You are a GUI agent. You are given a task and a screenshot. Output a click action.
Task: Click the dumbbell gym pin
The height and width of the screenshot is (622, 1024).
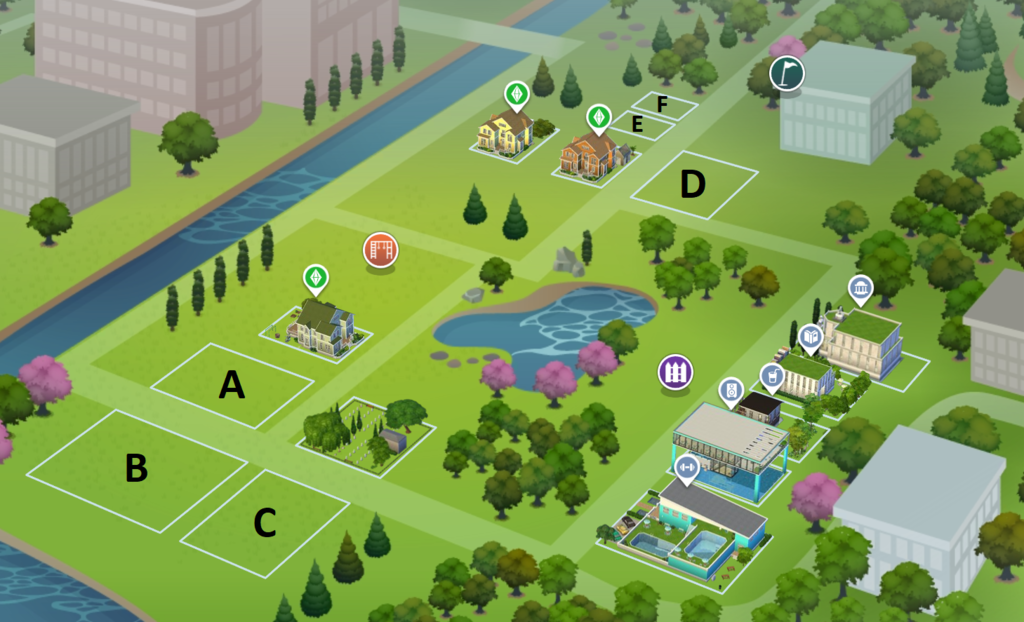(x=686, y=467)
